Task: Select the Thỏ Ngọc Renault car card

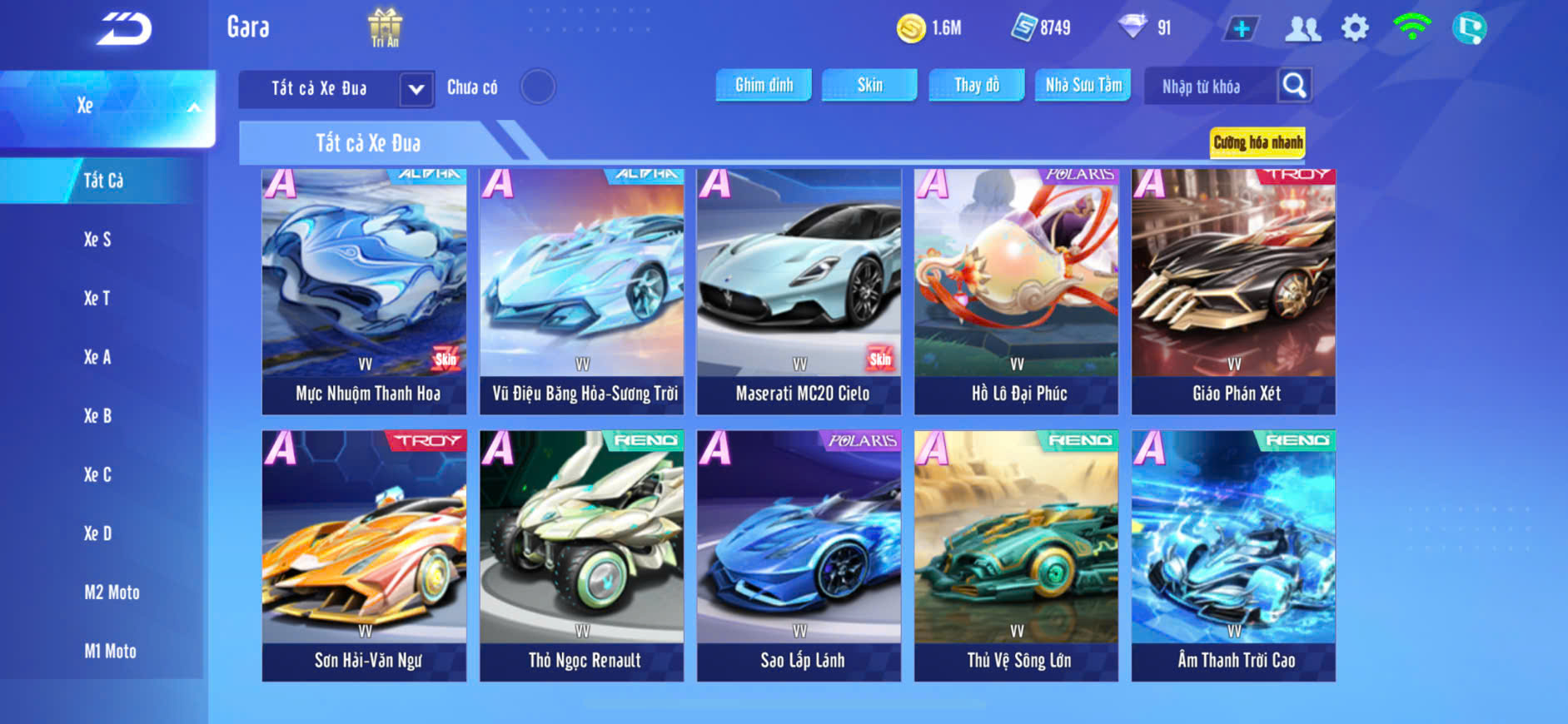Action: (x=581, y=555)
